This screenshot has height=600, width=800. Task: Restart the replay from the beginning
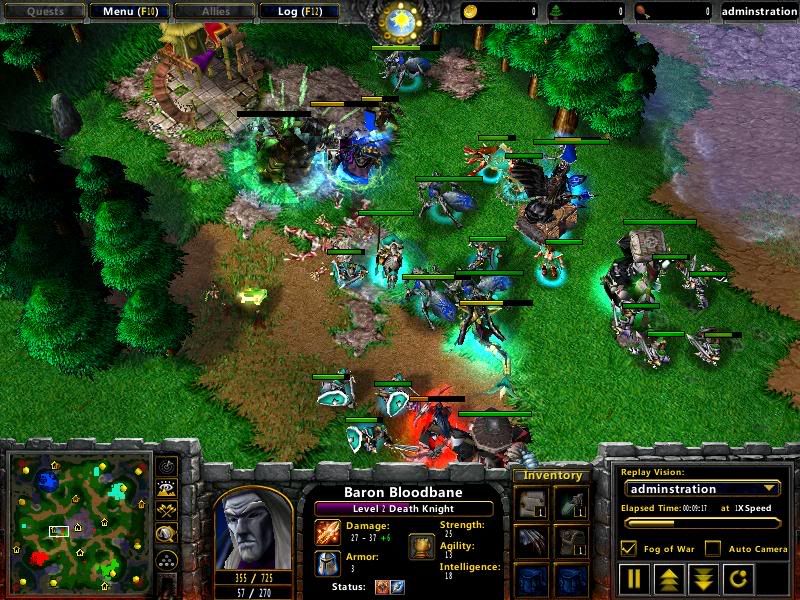pos(735,578)
